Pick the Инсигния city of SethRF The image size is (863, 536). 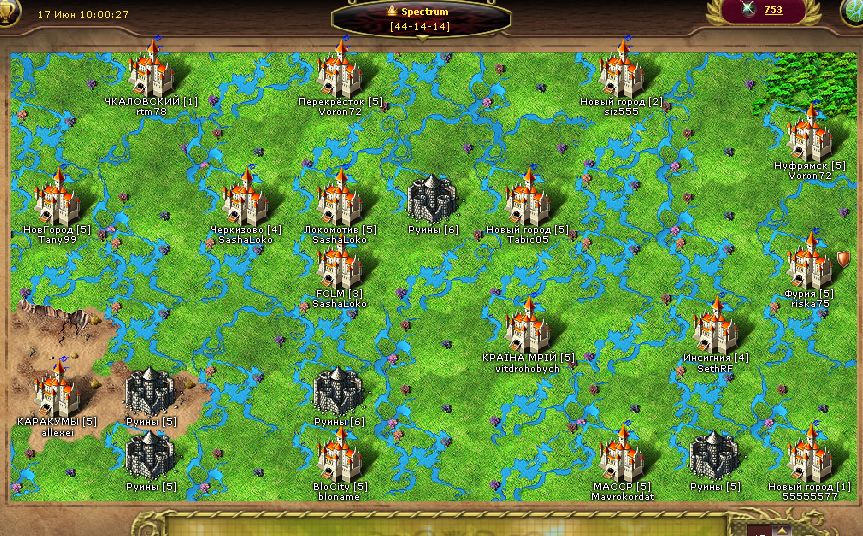click(x=715, y=328)
